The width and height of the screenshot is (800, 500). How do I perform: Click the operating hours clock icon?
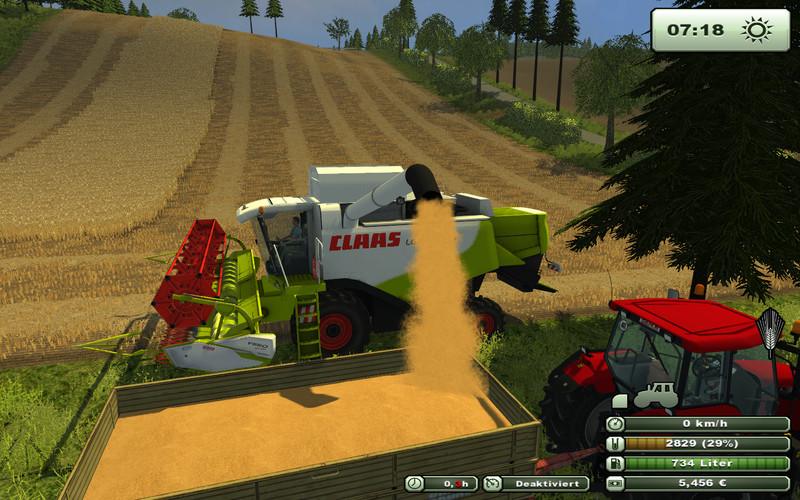(414, 484)
